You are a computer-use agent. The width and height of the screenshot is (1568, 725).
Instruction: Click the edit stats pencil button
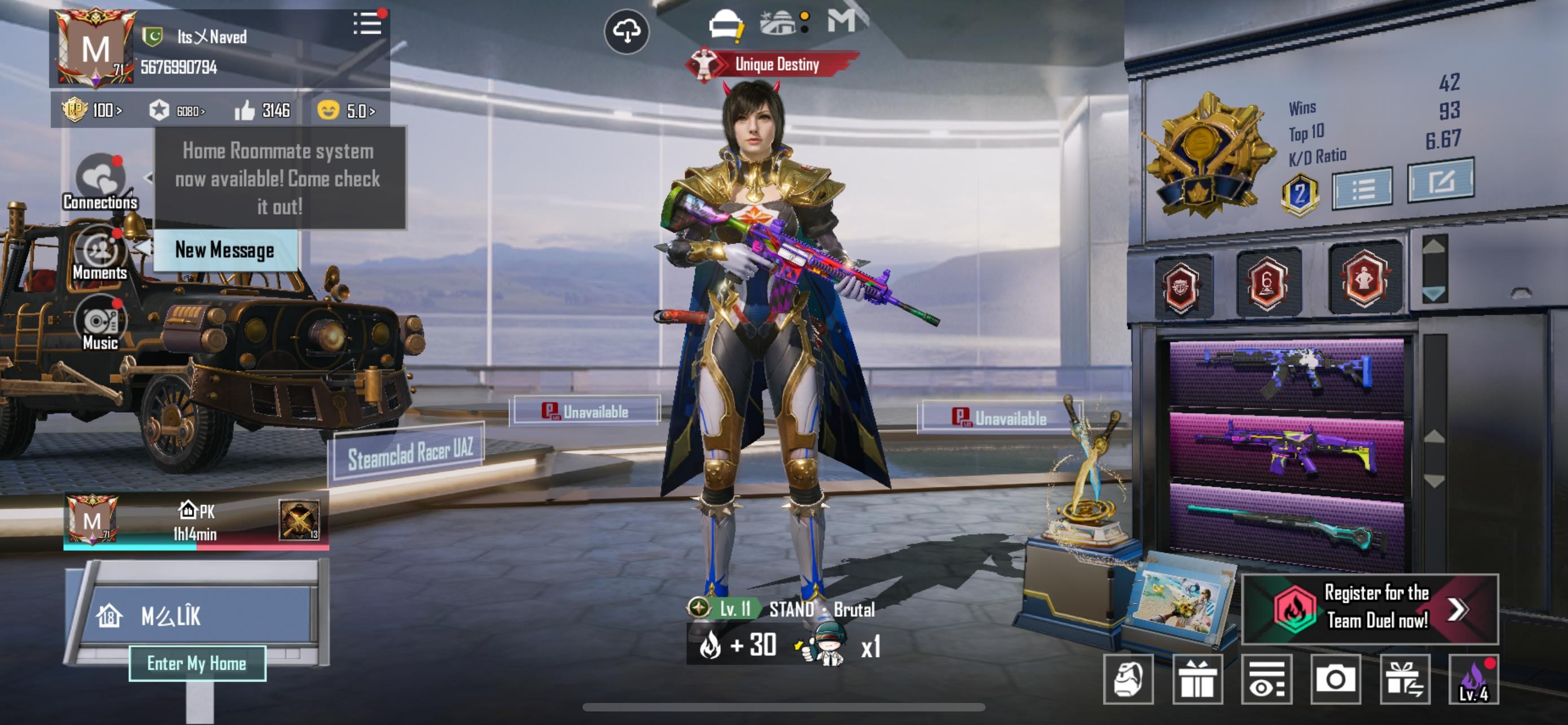point(1440,181)
